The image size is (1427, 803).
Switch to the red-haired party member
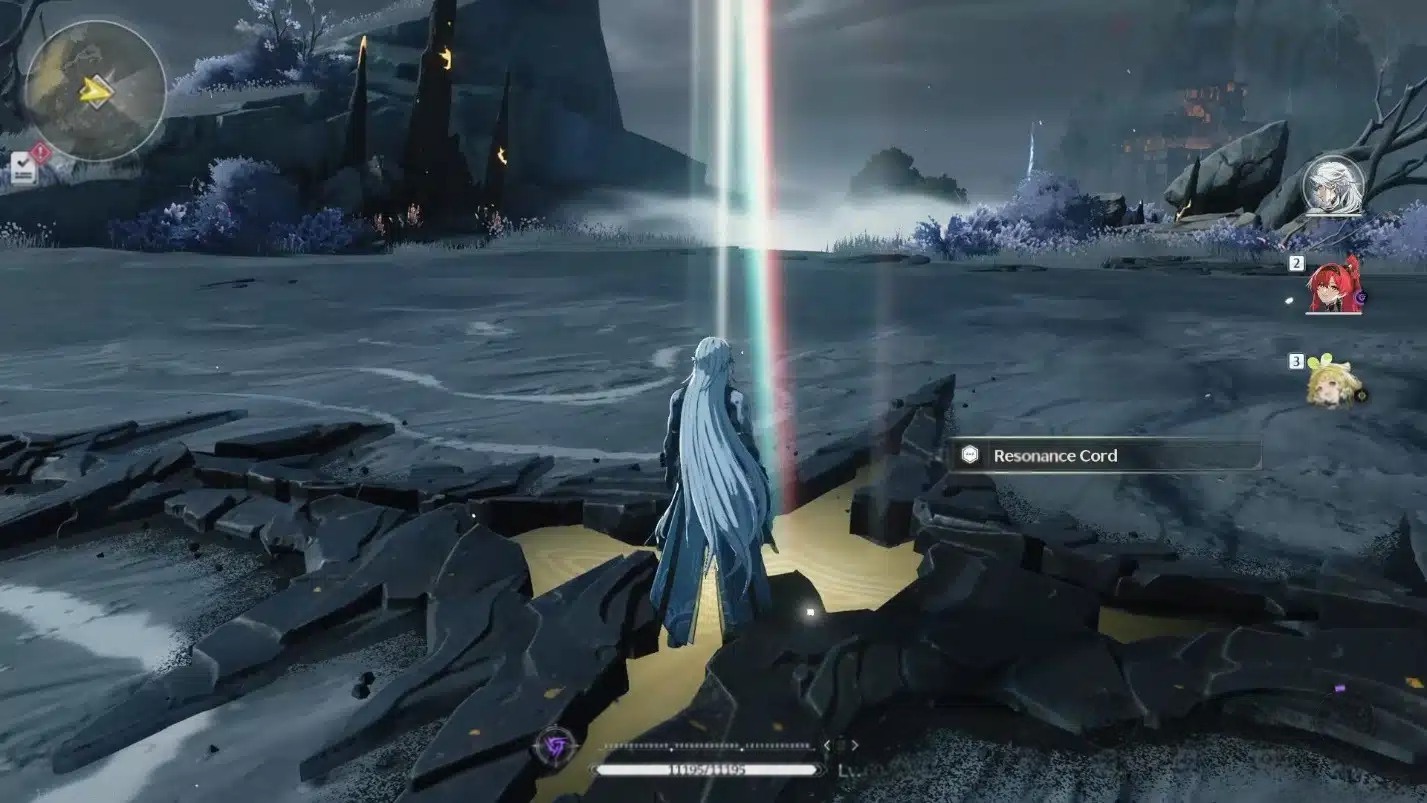point(1335,285)
